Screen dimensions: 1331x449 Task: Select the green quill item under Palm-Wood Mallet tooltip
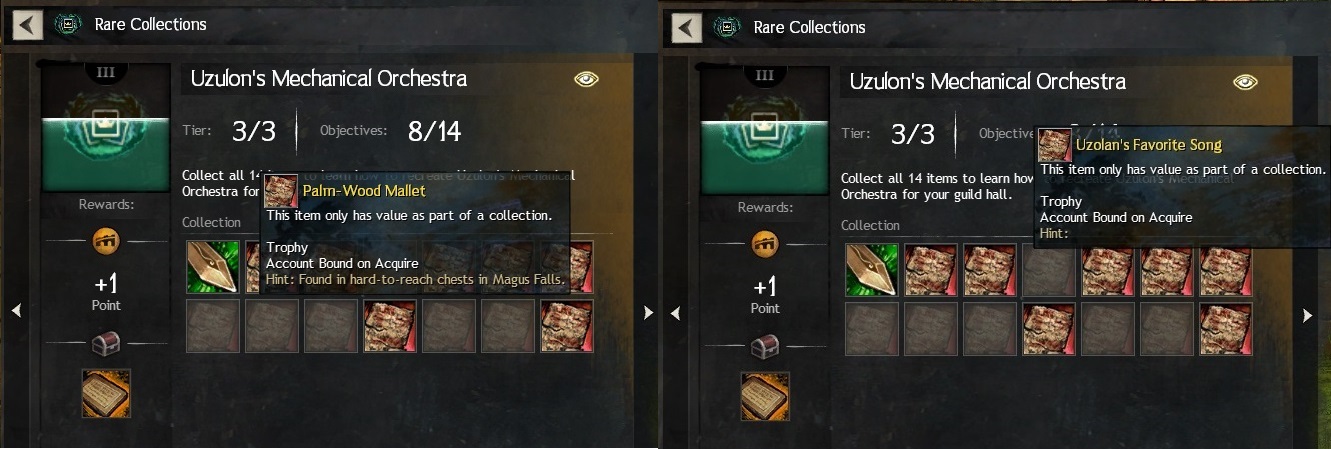(212, 267)
